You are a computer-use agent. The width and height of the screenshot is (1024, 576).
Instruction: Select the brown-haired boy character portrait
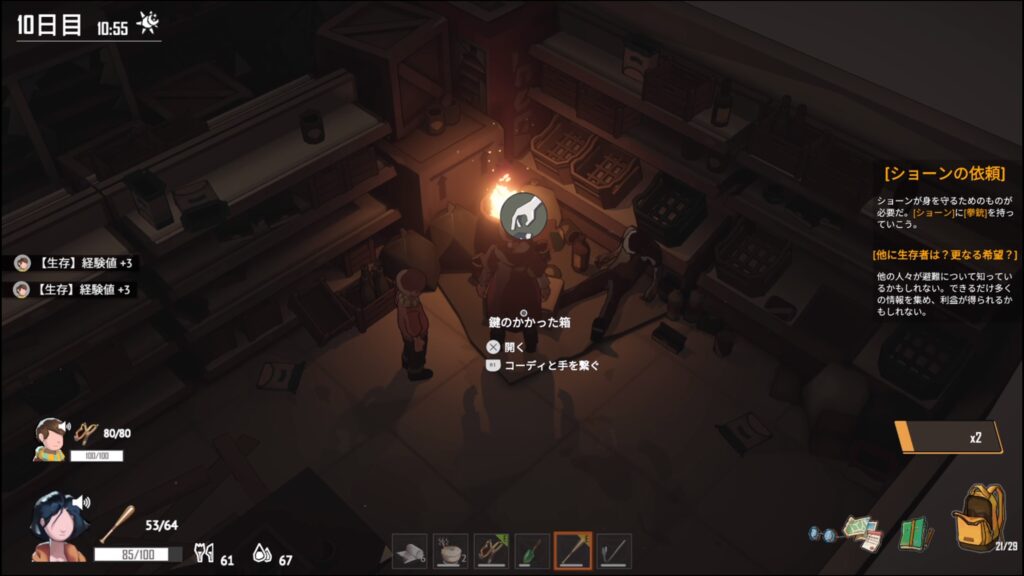tap(49, 438)
